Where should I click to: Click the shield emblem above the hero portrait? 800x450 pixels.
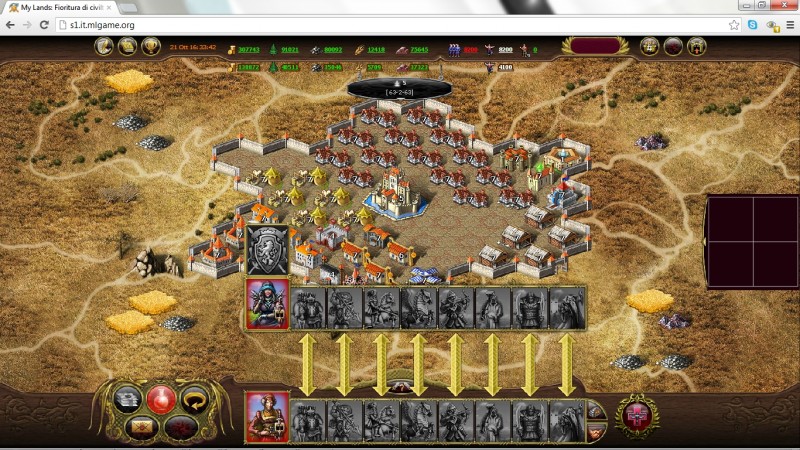point(267,250)
